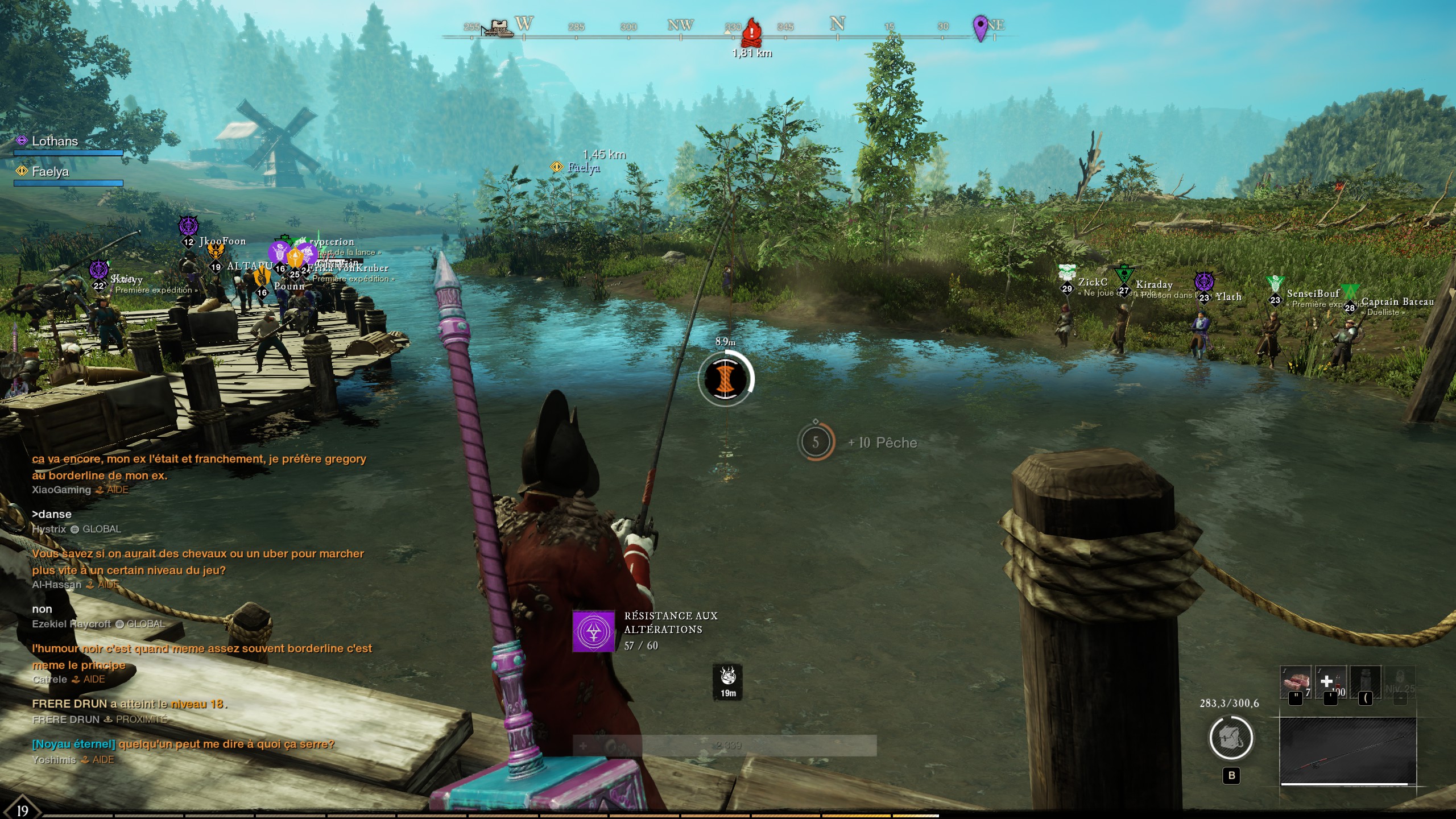1456x819 pixels.
Task: Click the 19m food buff icon
Action: [x=728, y=681]
